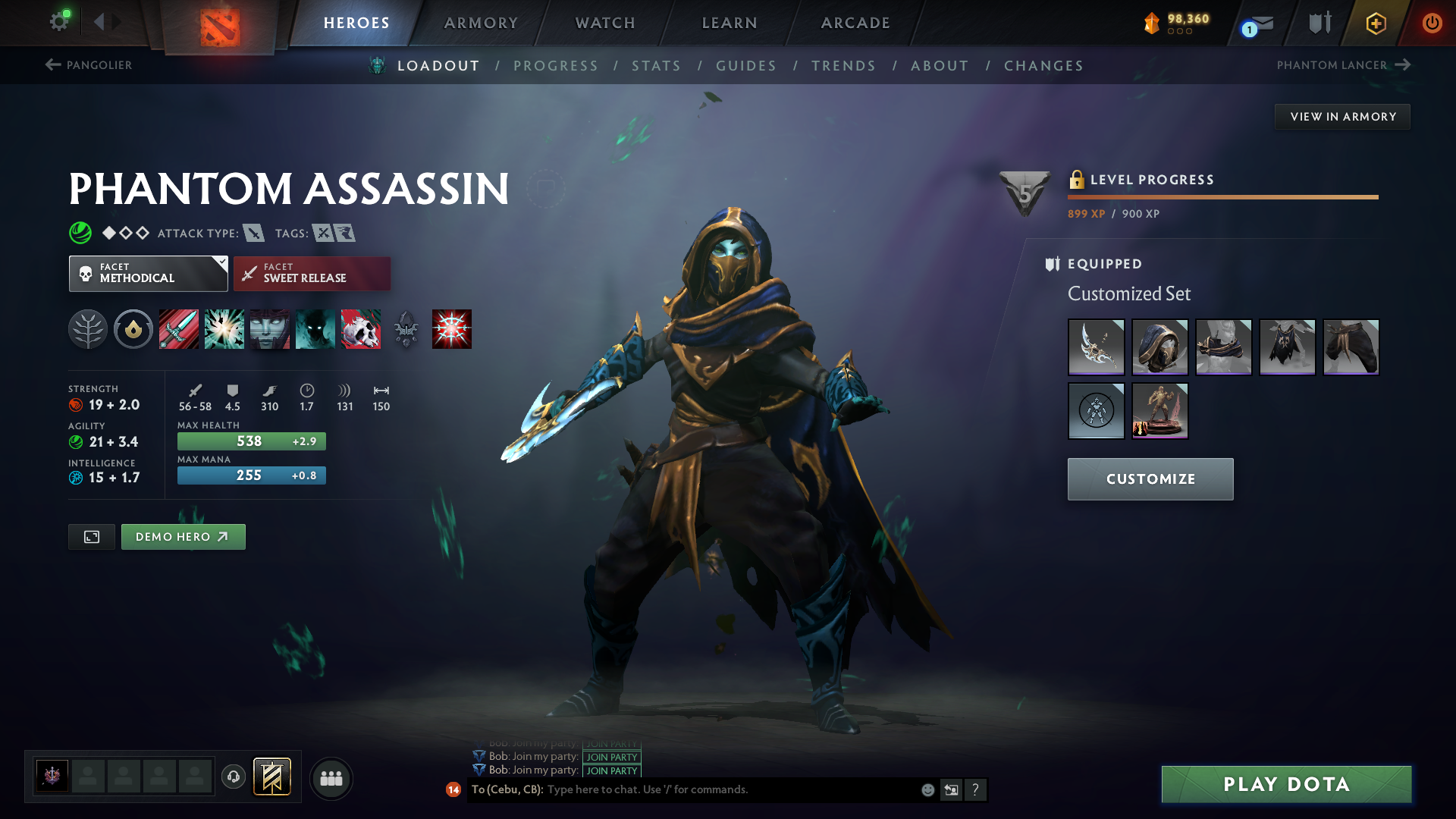Select the Sweet Release facet
Image resolution: width=1456 pixels, height=819 pixels.
click(312, 274)
